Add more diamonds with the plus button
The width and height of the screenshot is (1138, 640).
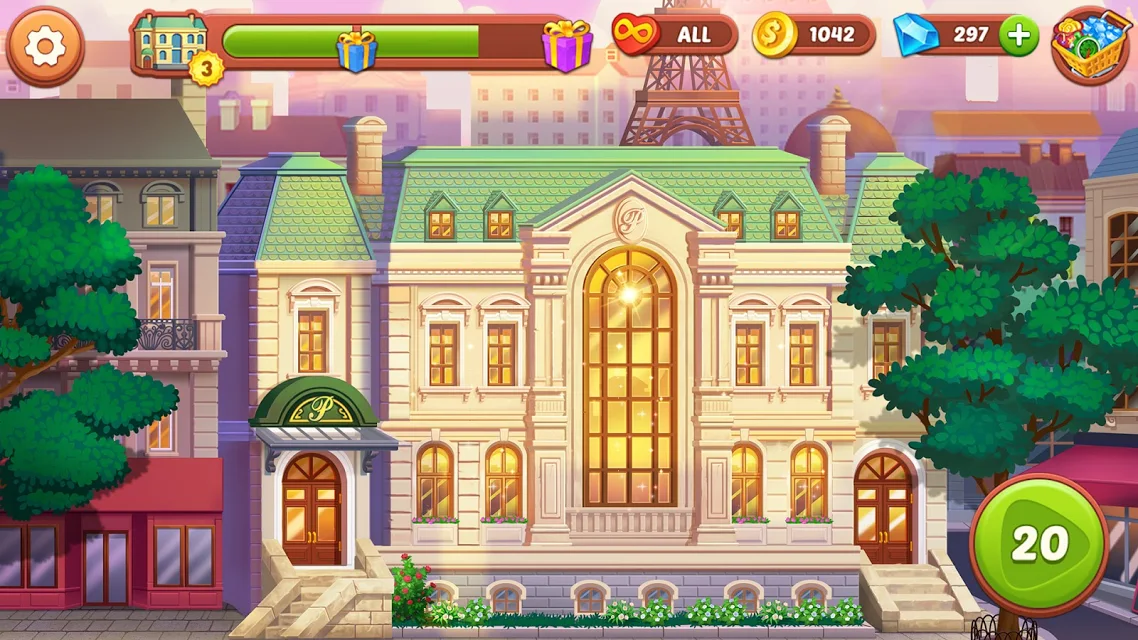(1018, 35)
